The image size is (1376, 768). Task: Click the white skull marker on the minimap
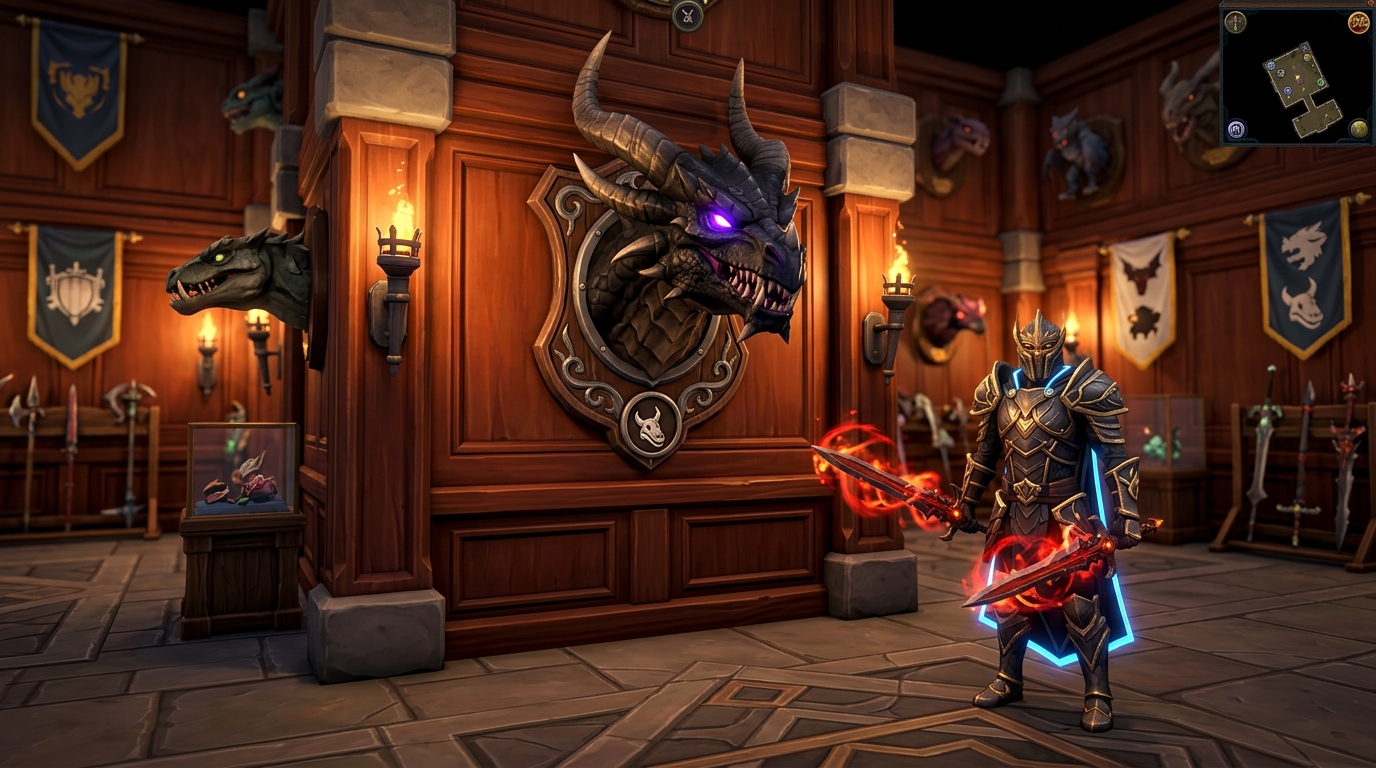1280,73
